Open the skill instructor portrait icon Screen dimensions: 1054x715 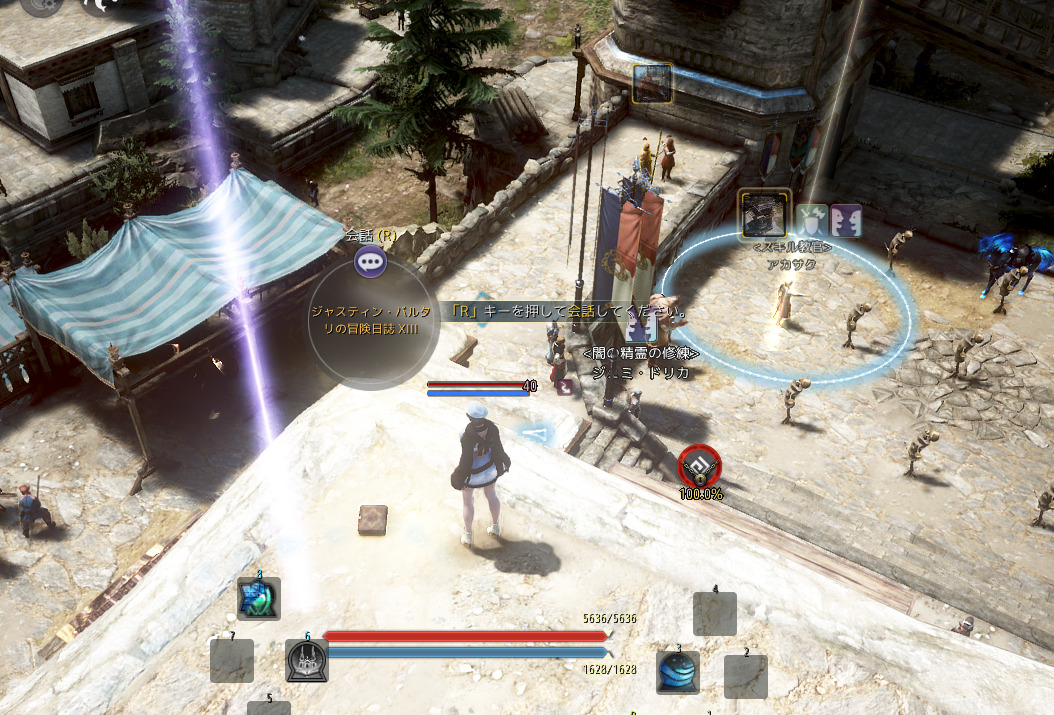pyautogui.click(x=765, y=213)
